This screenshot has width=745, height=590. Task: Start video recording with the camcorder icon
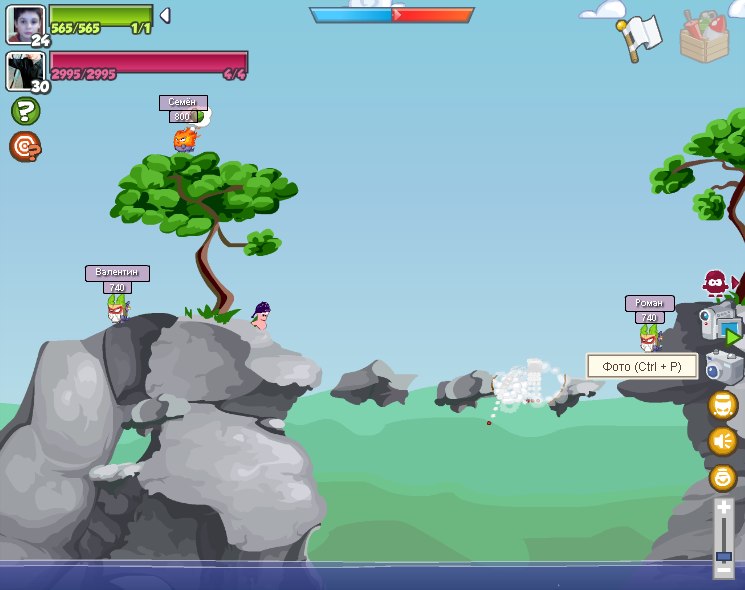[x=720, y=324]
